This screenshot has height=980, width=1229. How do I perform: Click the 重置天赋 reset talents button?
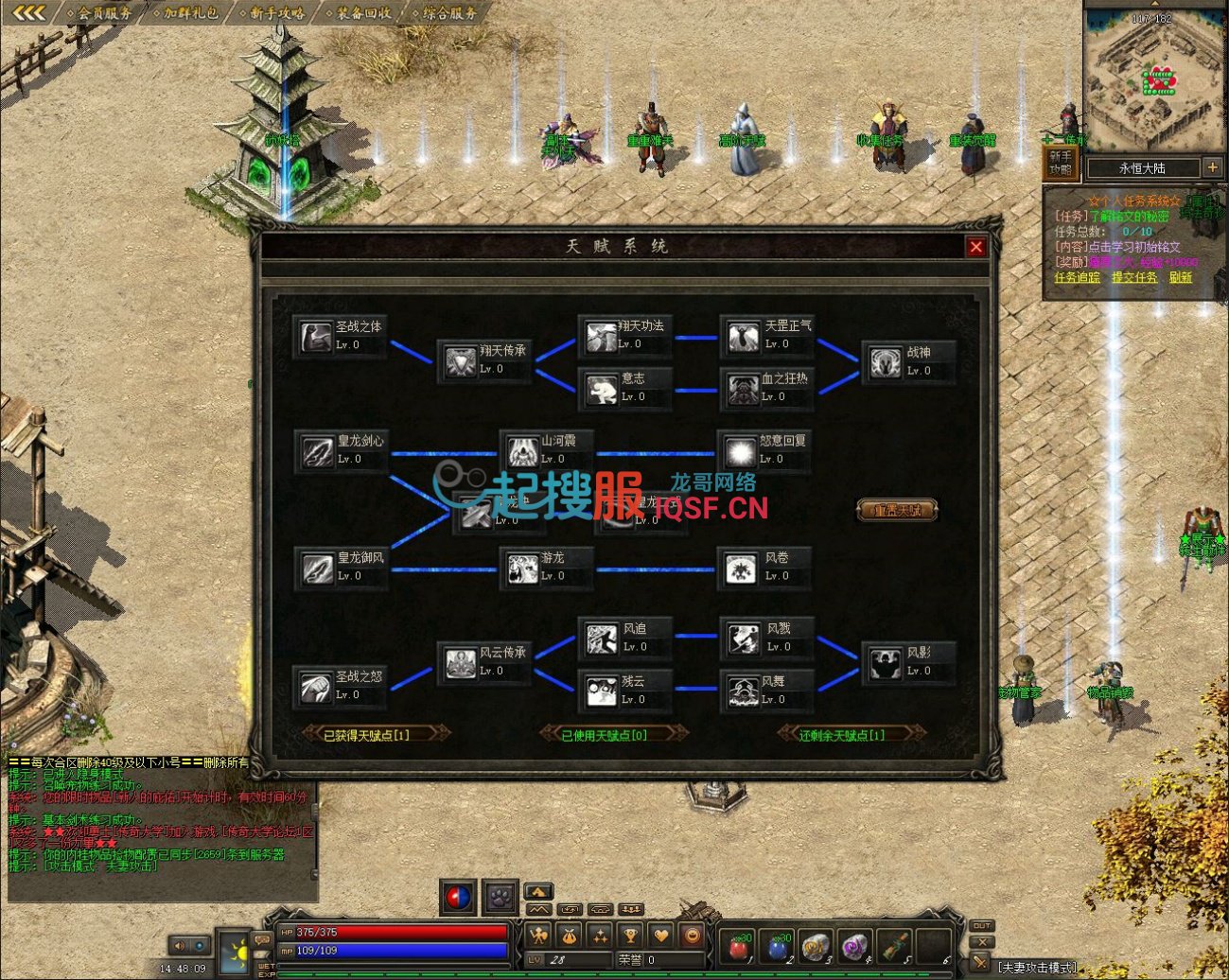896,511
